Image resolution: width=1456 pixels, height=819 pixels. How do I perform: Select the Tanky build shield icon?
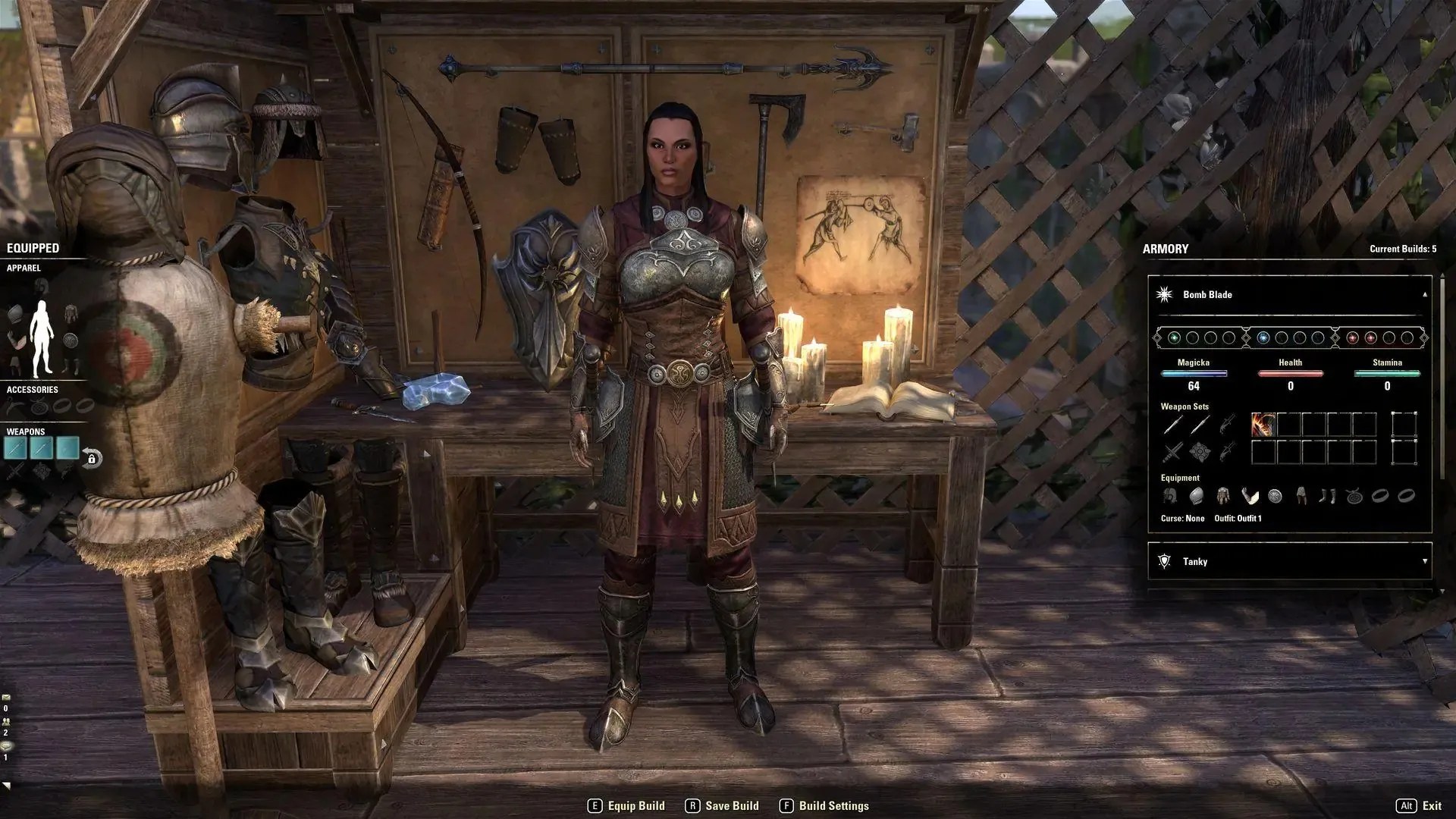coord(1163,562)
